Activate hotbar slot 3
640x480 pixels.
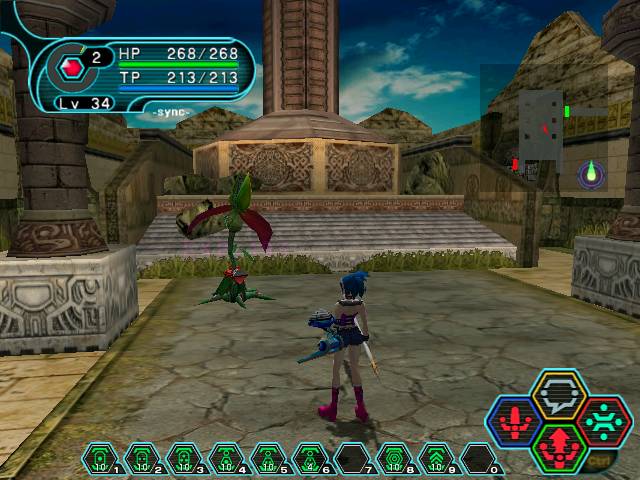point(184,459)
